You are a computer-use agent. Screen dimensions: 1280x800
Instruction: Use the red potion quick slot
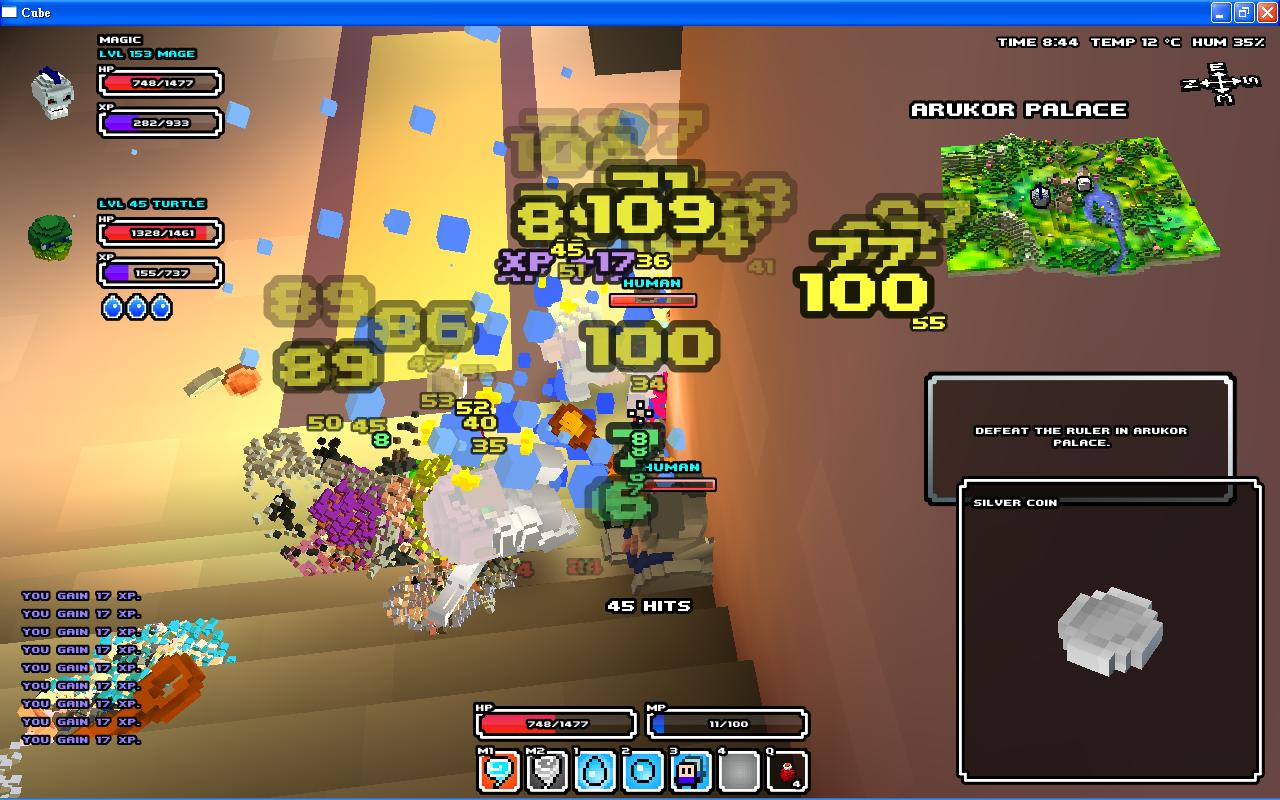coord(787,772)
